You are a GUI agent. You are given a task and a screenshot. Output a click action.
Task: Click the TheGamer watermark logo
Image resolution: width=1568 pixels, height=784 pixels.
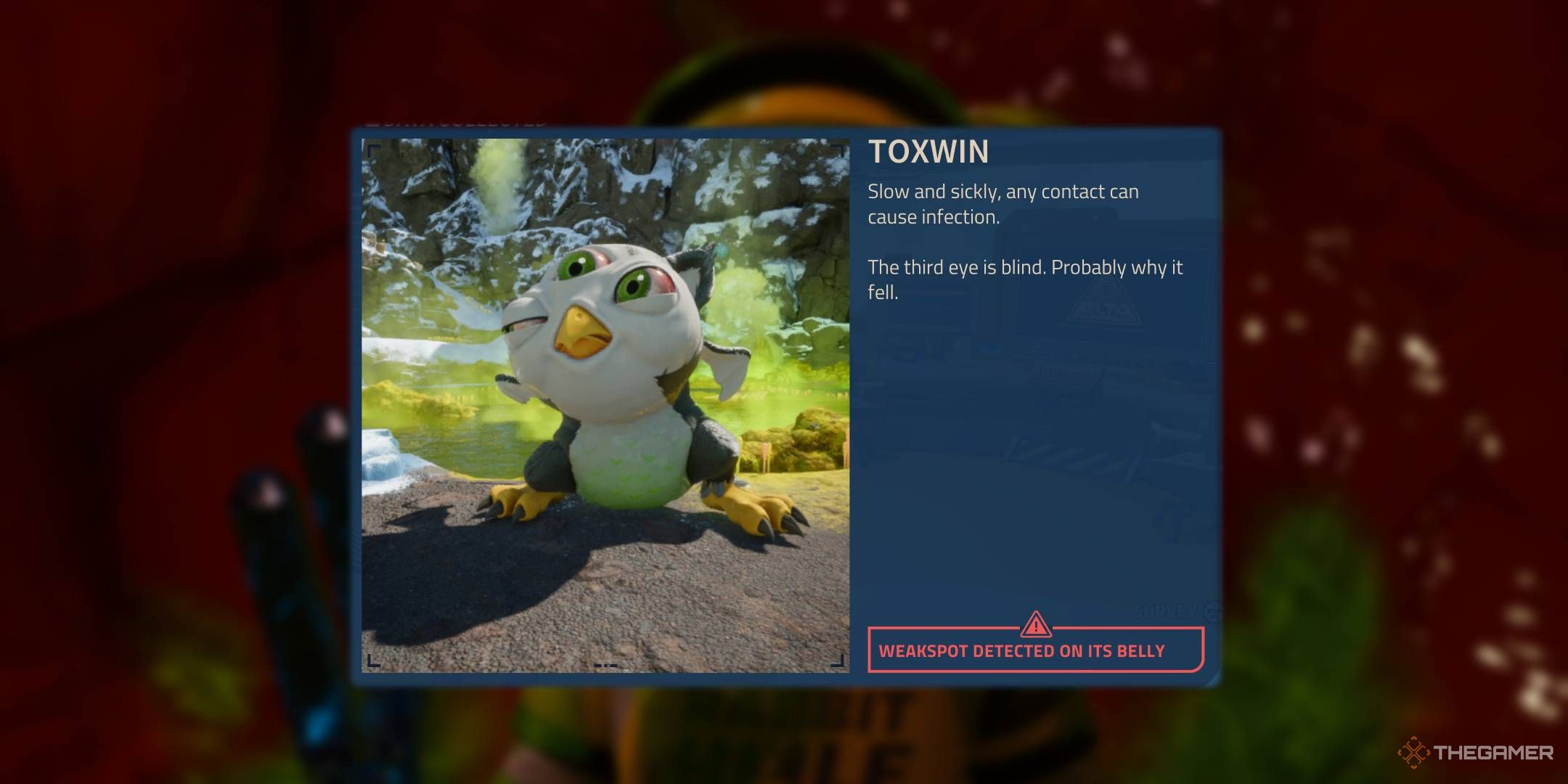pyautogui.click(x=1476, y=753)
